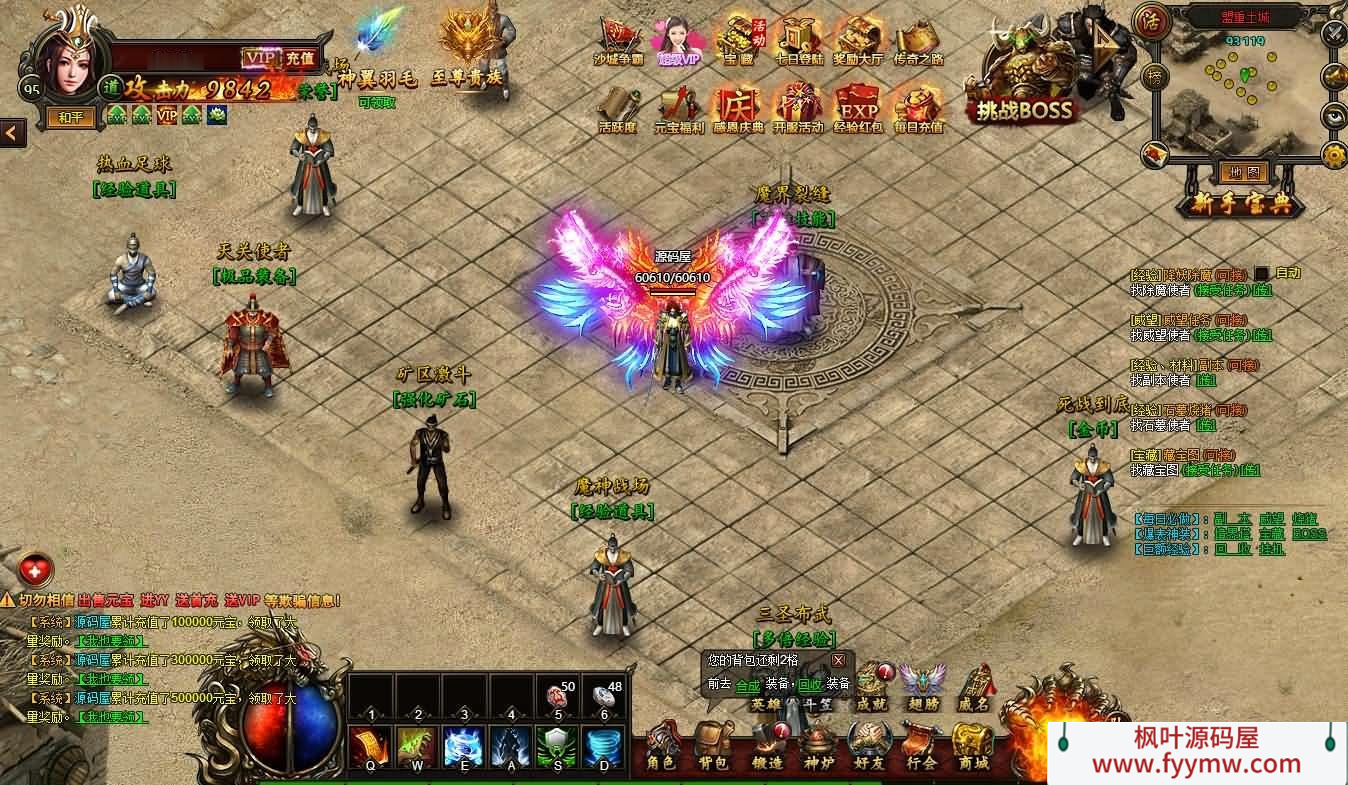Open the 挑战BOSS challenge panel
This screenshot has height=785, width=1348.
[x=1022, y=109]
